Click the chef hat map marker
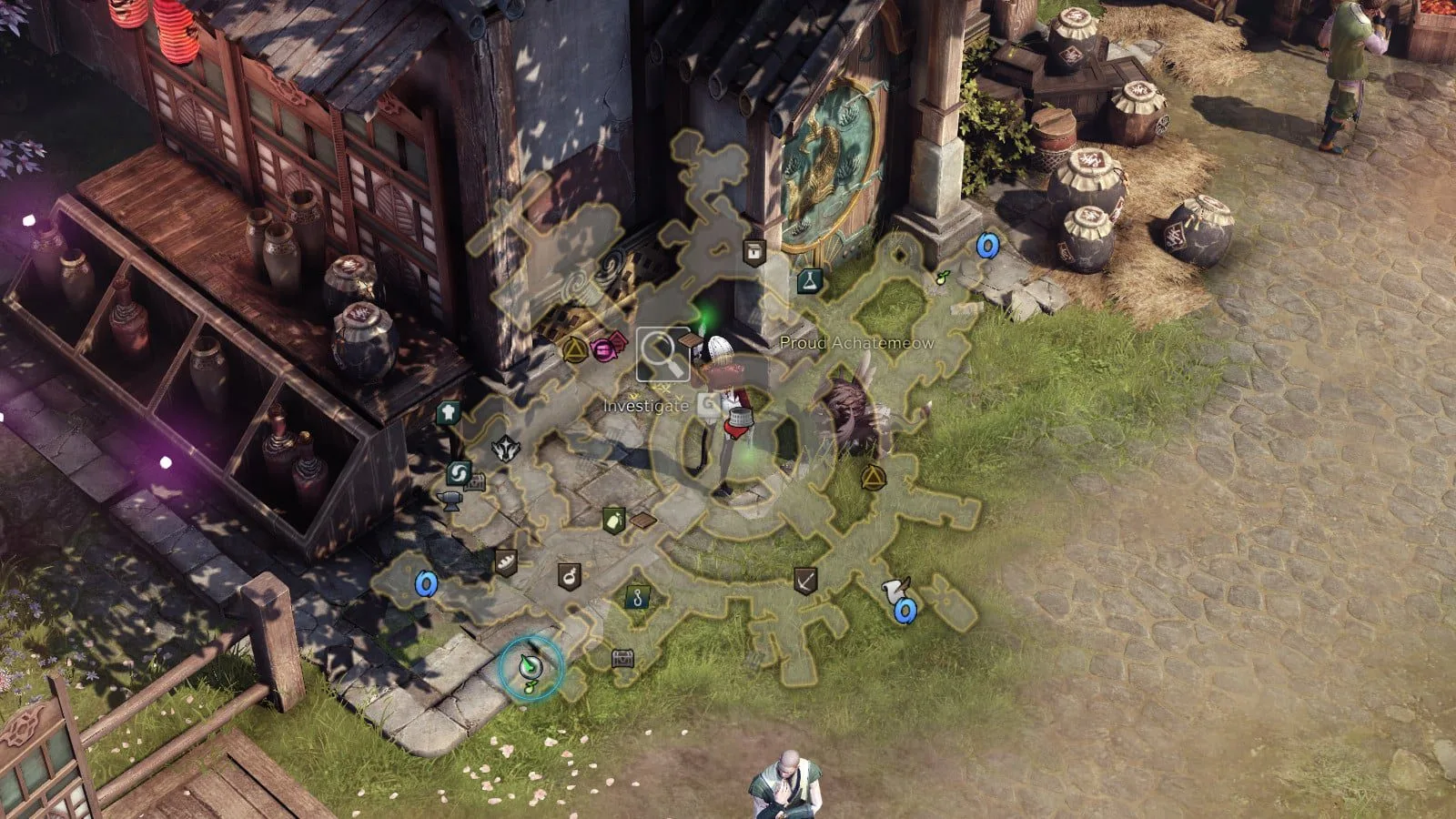The height and width of the screenshot is (819, 1456). point(448,413)
